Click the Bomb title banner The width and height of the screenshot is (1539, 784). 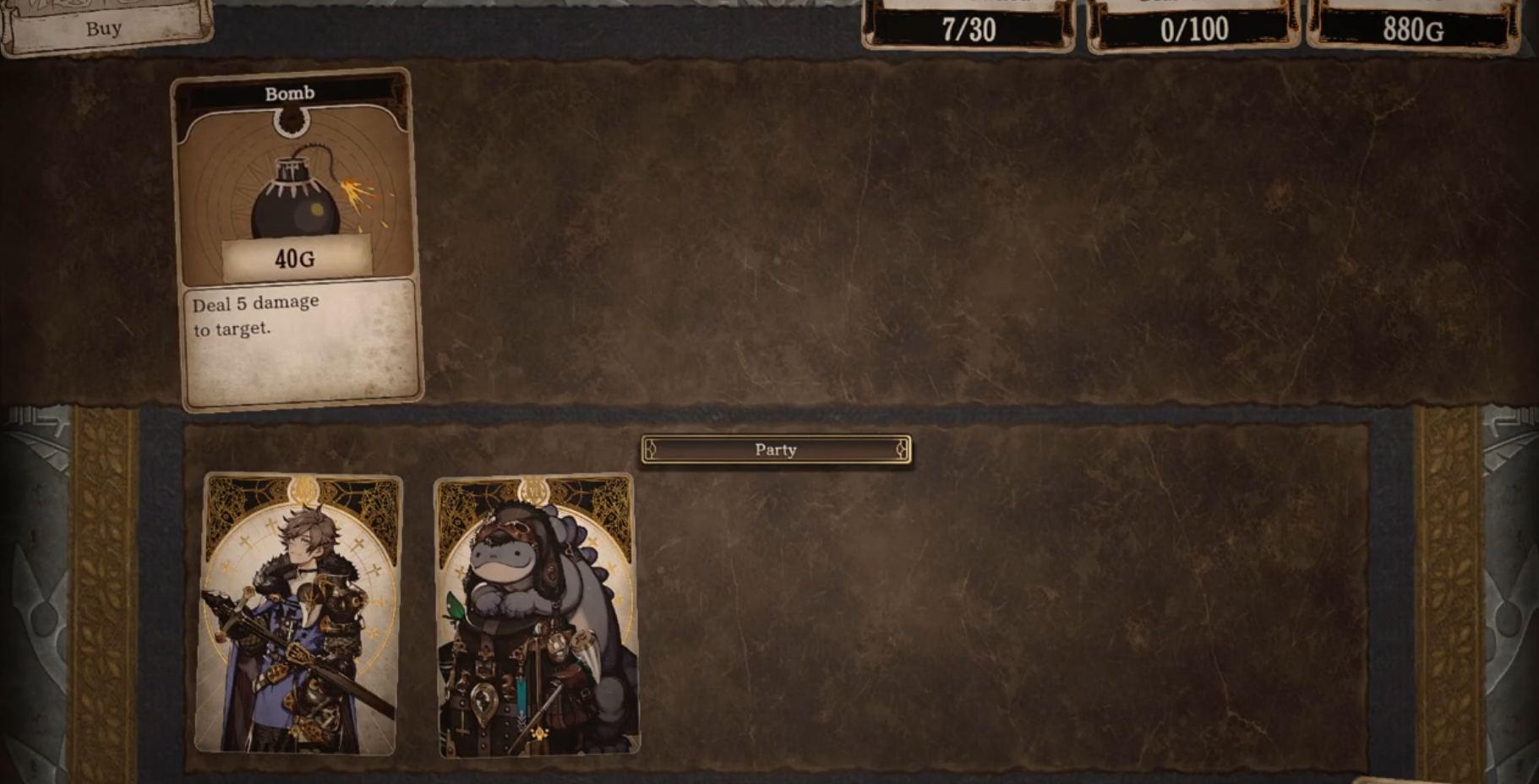[x=290, y=92]
